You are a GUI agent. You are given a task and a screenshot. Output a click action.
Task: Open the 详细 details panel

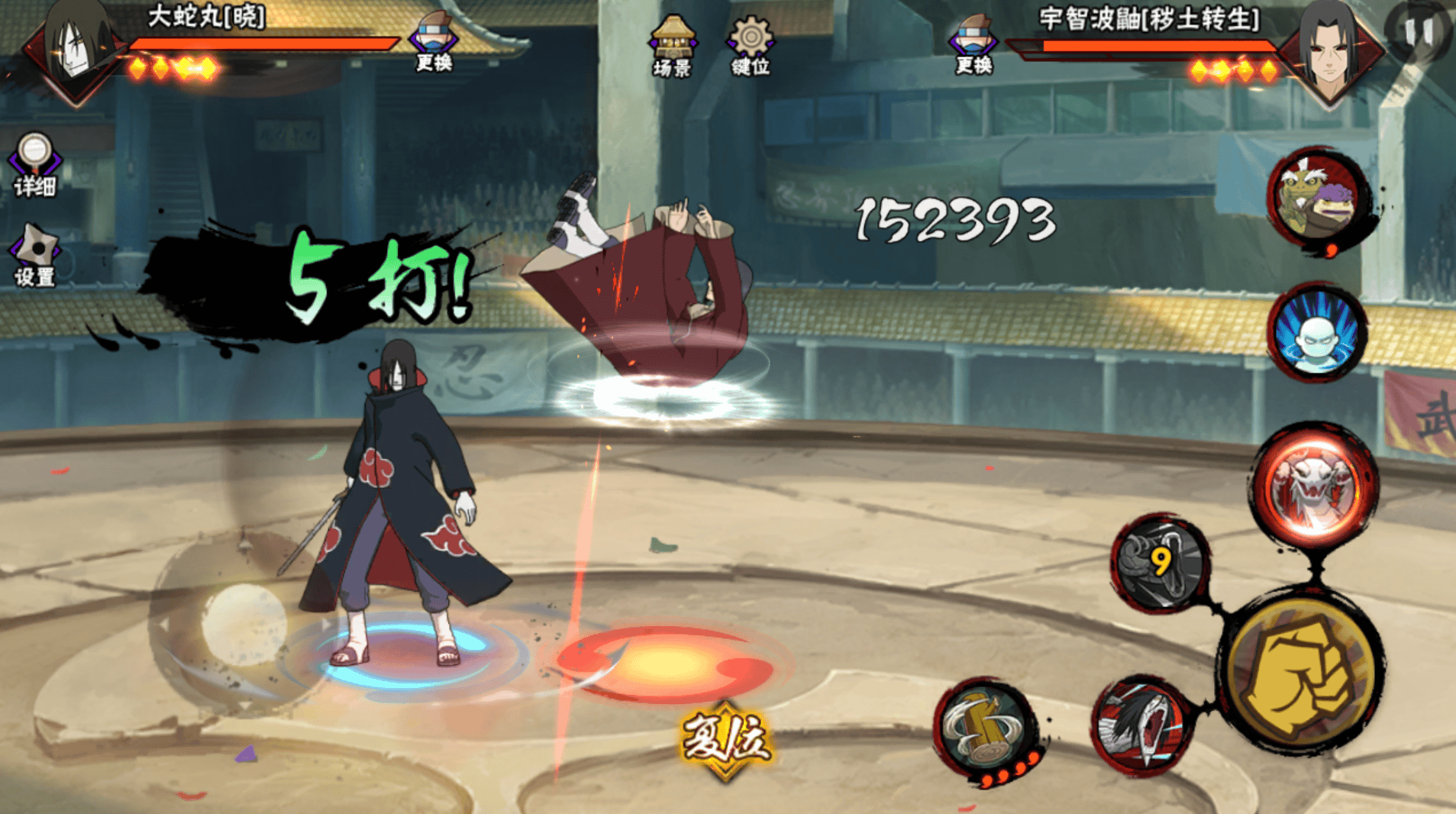(34, 164)
